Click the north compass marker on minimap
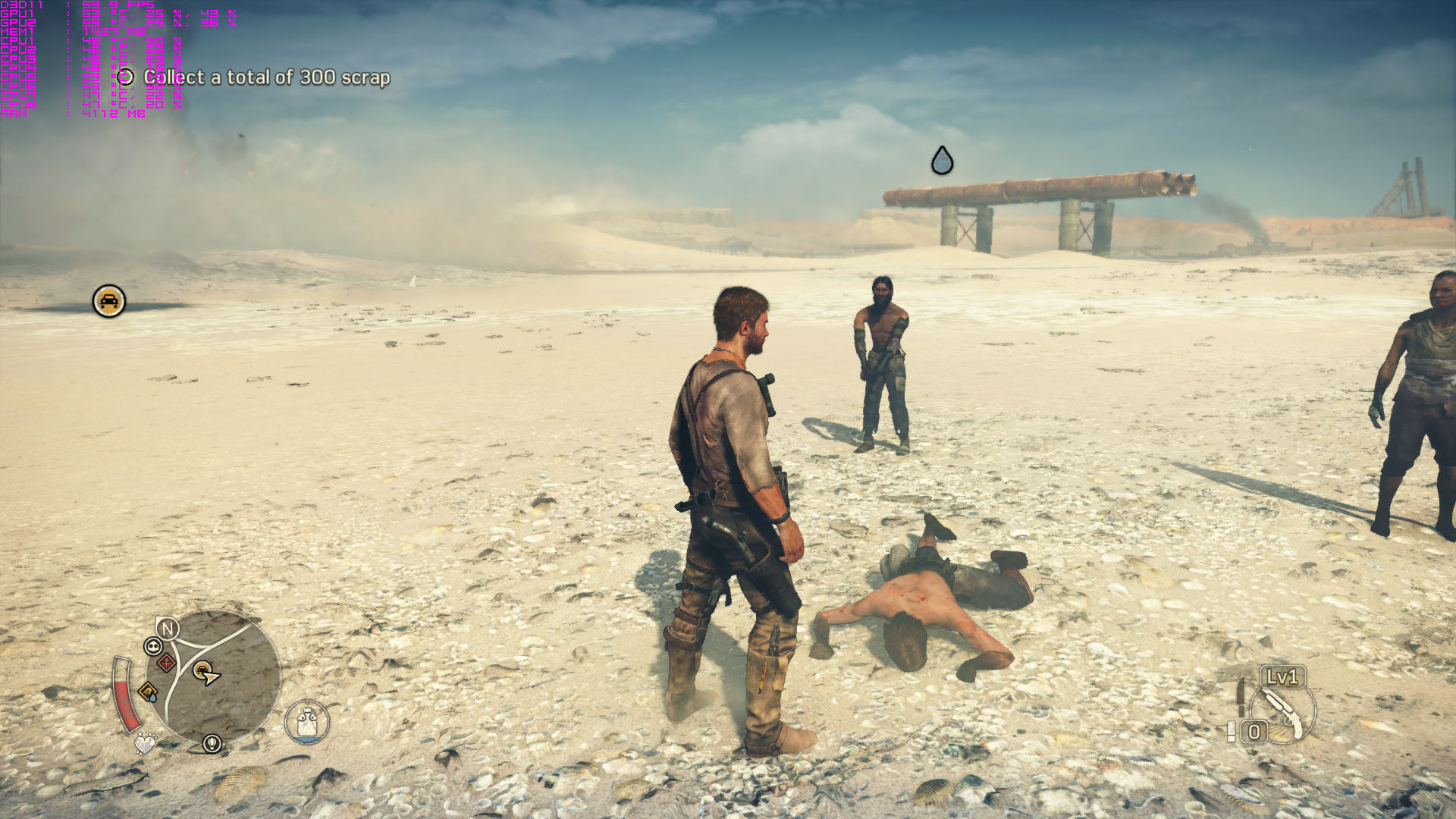 coord(168,628)
